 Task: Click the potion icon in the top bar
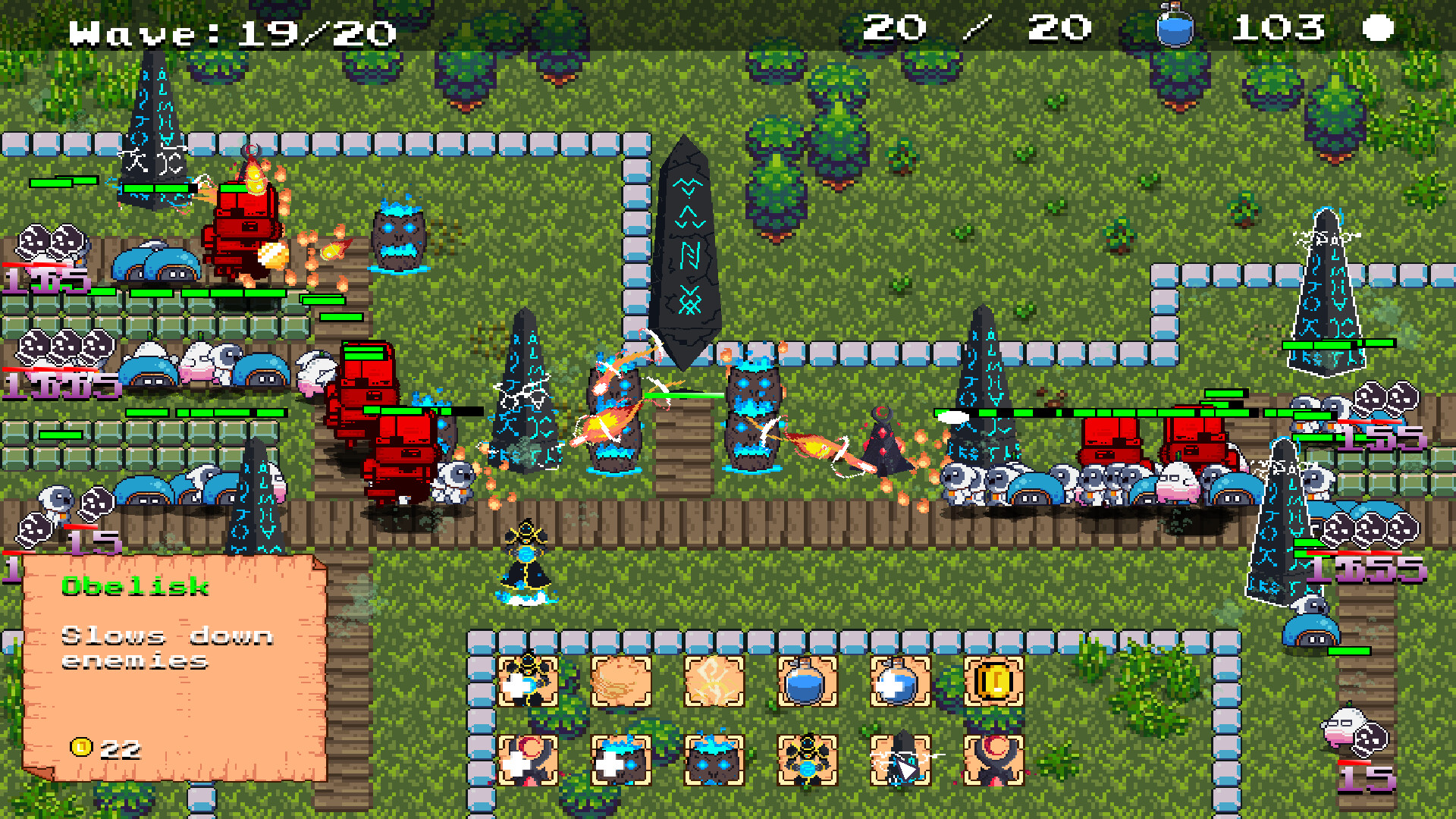click(1176, 29)
